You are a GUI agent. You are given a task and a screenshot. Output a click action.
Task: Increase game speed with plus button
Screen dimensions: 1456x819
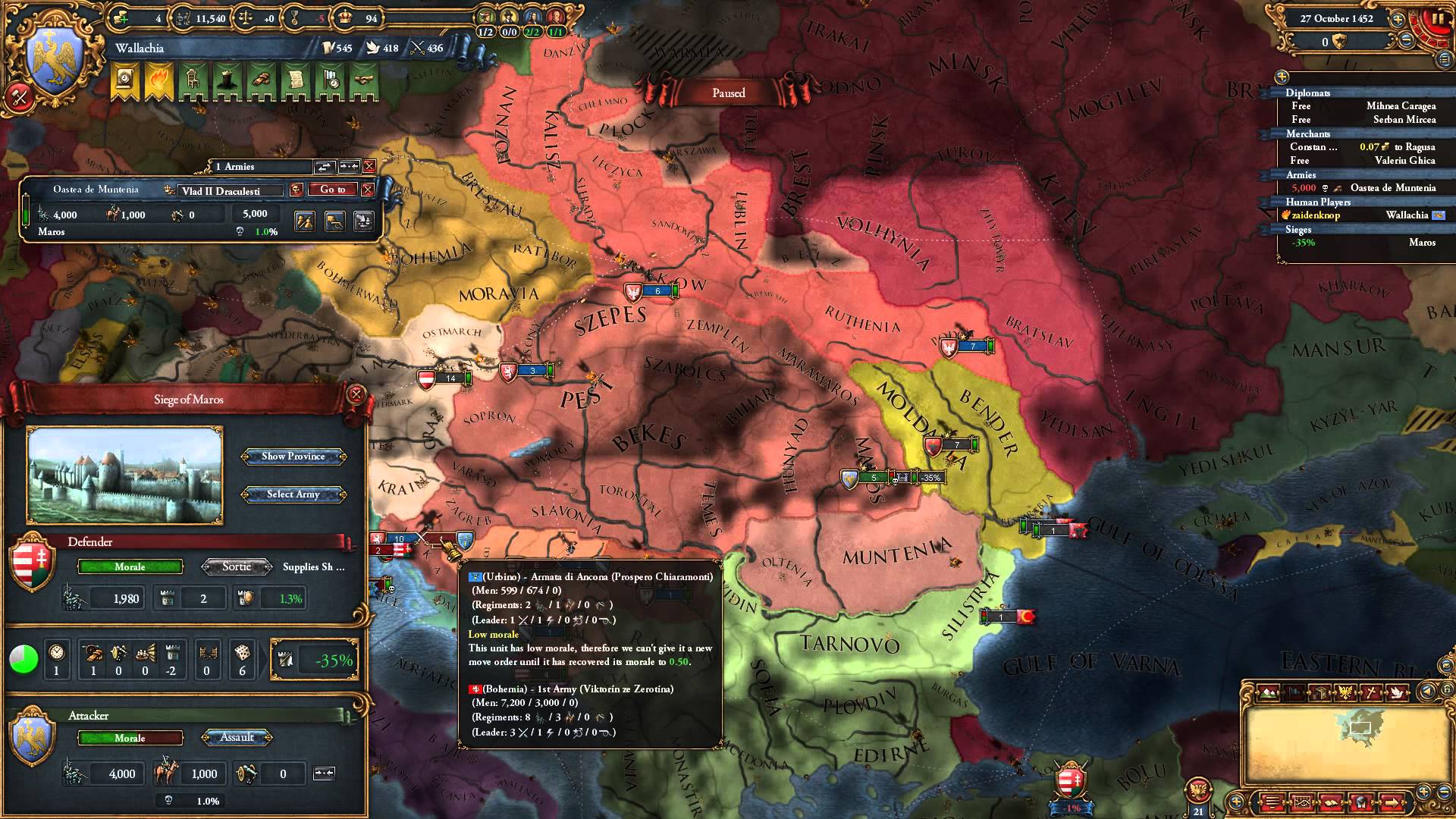coord(1398,20)
